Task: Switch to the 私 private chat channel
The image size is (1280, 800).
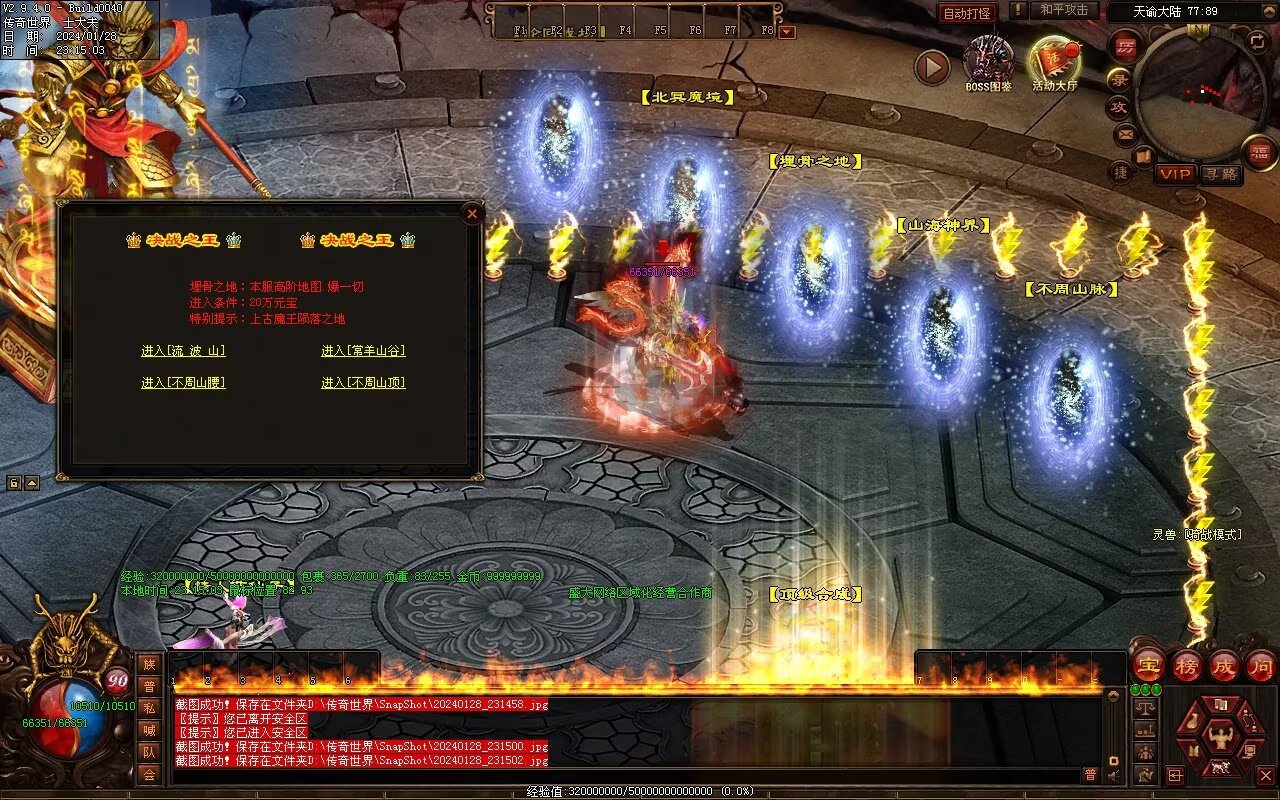Action: pyautogui.click(x=149, y=708)
